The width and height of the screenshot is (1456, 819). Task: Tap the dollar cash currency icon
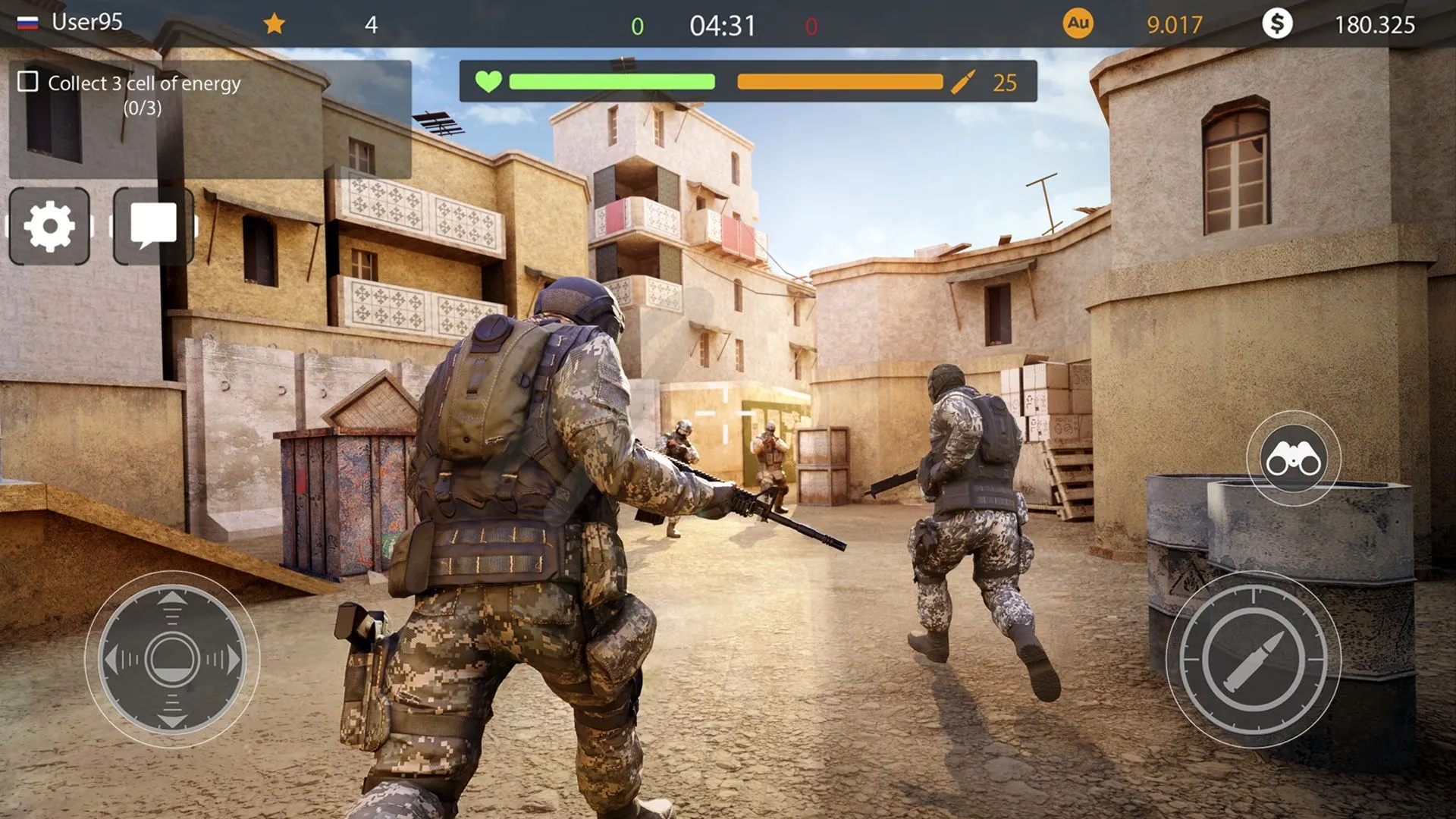tap(1278, 24)
